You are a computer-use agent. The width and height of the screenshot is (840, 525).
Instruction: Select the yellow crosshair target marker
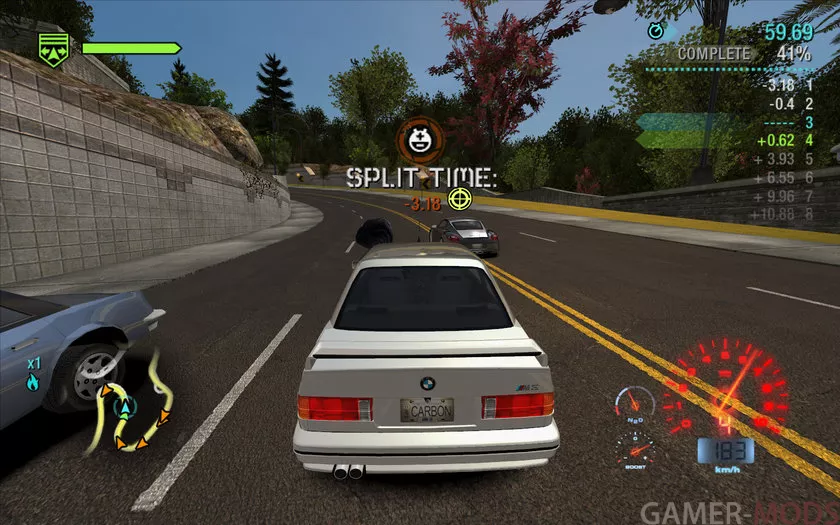click(x=460, y=198)
